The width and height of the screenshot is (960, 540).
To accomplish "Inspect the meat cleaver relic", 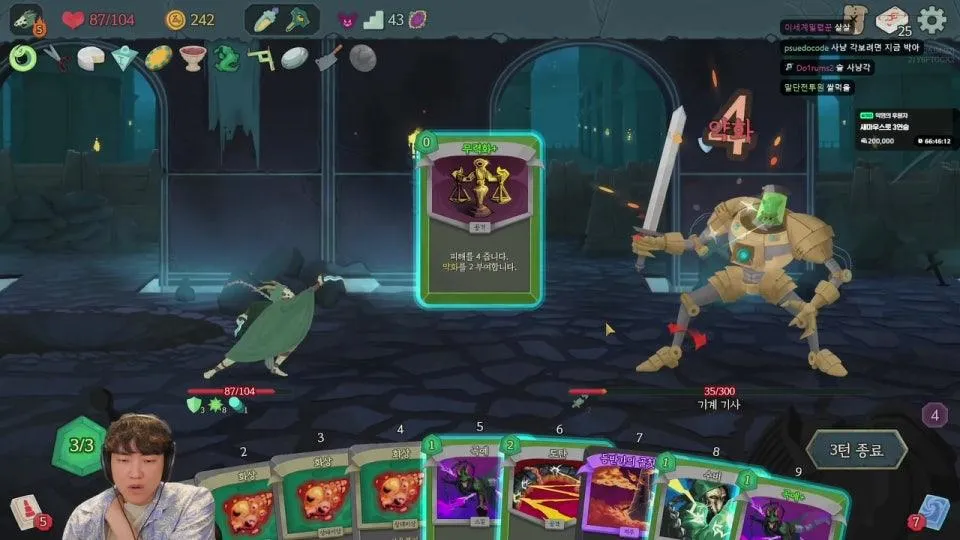I will [x=329, y=58].
